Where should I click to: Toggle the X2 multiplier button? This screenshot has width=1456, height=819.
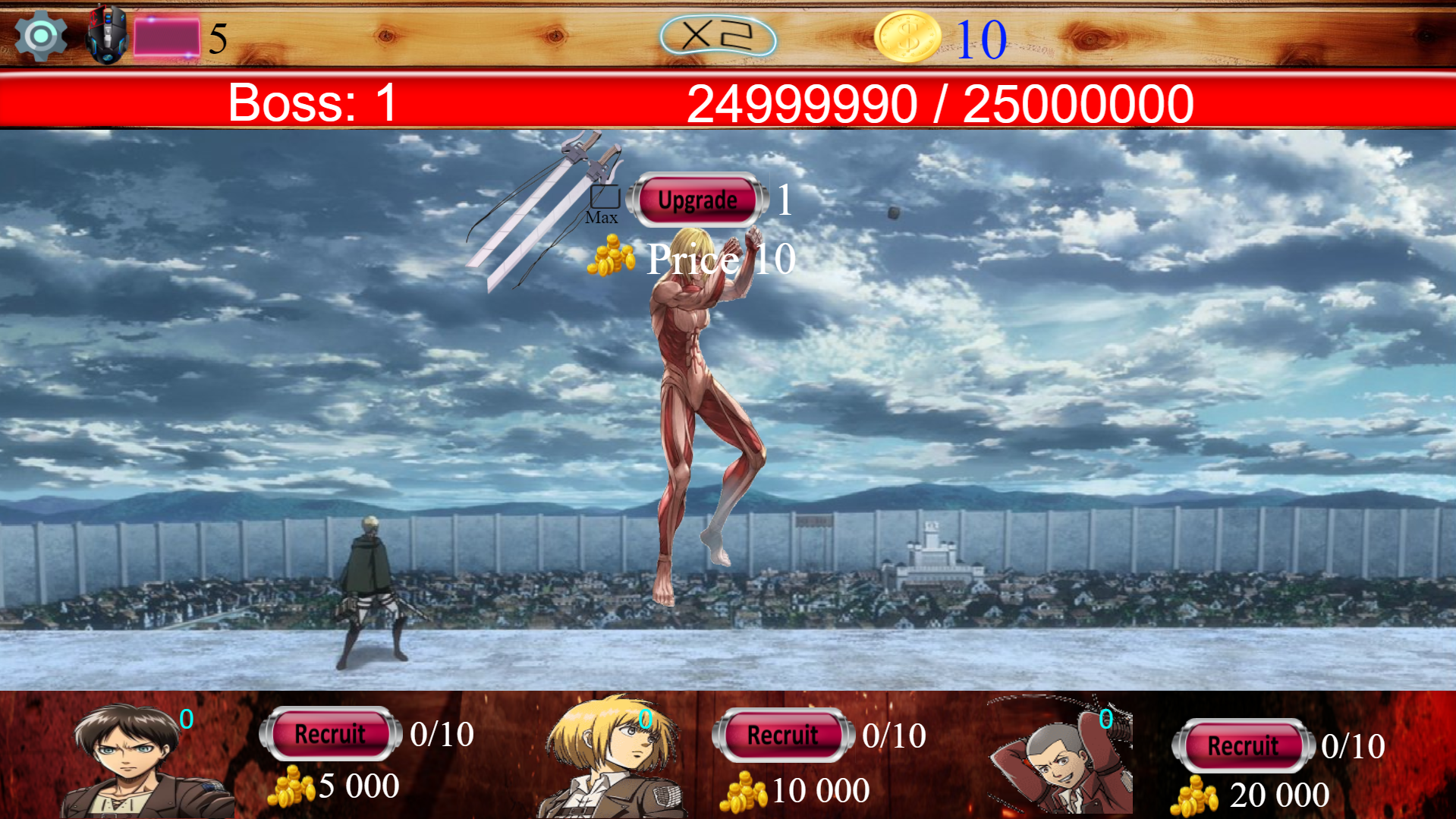point(717,33)
